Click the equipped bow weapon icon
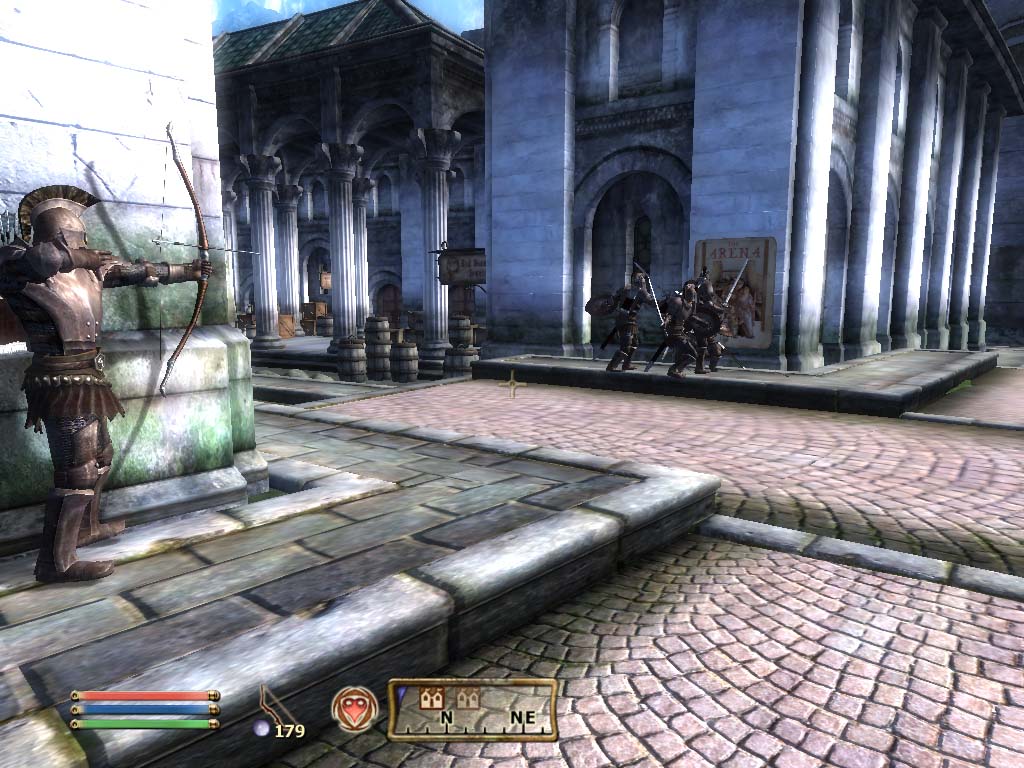Screen dimensions: 1024x768 click(x=273, y=704)
